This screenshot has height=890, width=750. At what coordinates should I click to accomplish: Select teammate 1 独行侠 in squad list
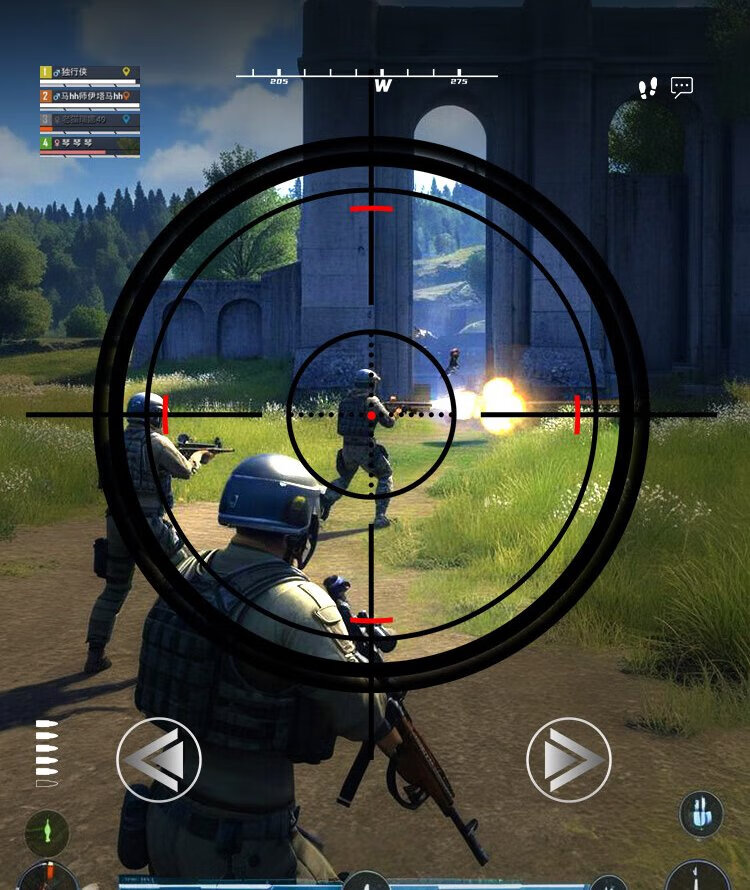click(89, 73)
